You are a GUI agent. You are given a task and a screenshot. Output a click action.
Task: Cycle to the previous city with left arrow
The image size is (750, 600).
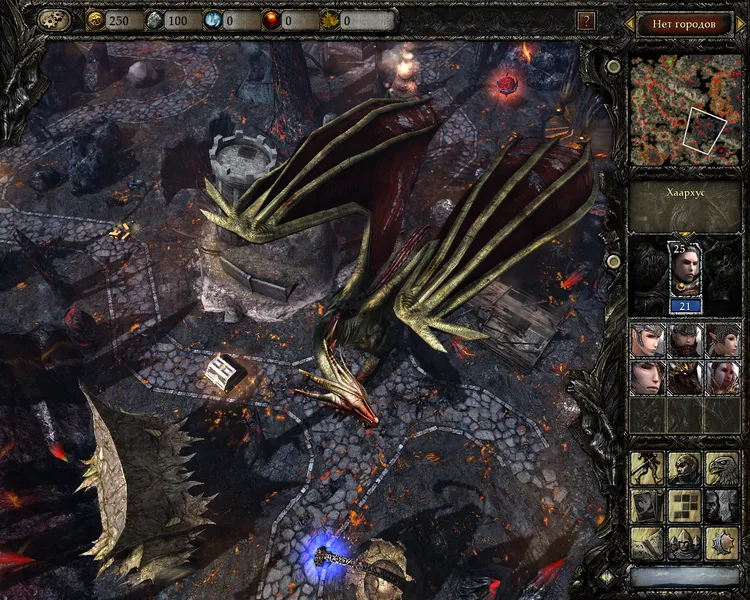click(x=628, y=23)
